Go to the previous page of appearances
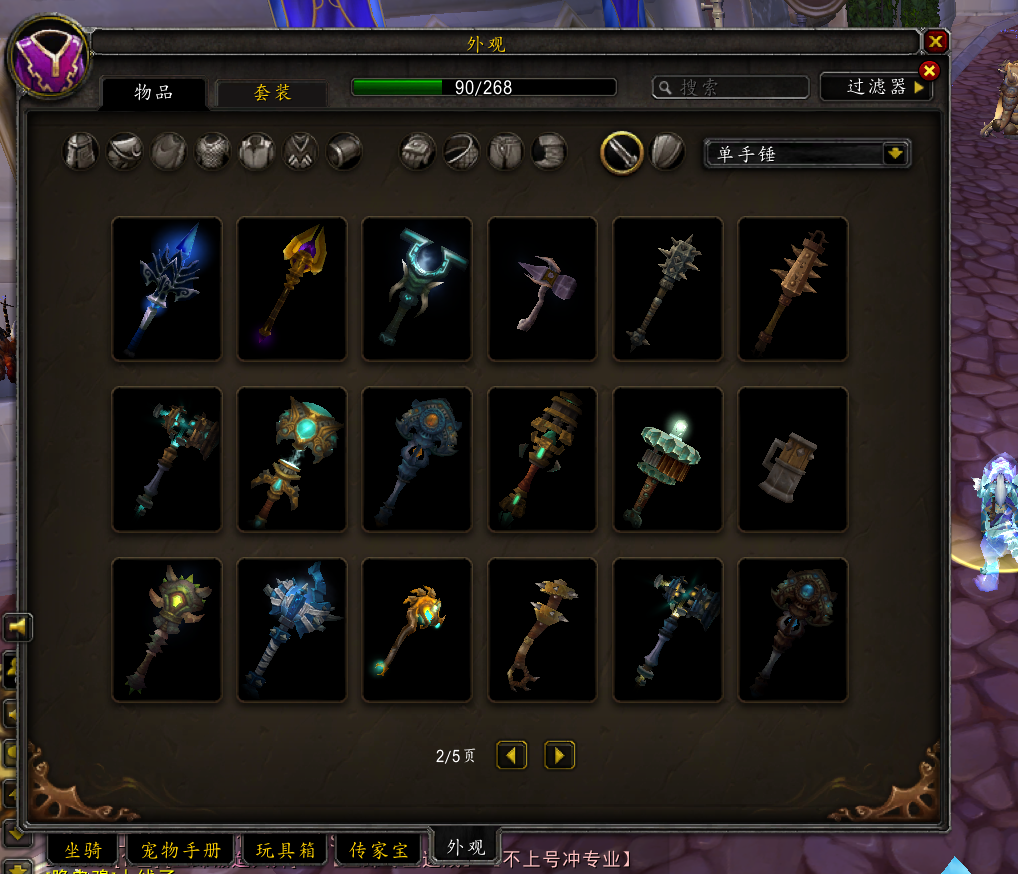This screenshot has width=1018, height=874. tap(512, 755)
